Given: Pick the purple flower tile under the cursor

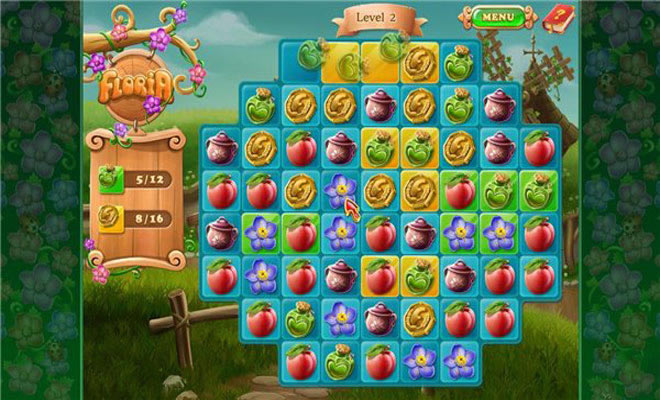Looking at the screenshot, I should 340,189.
